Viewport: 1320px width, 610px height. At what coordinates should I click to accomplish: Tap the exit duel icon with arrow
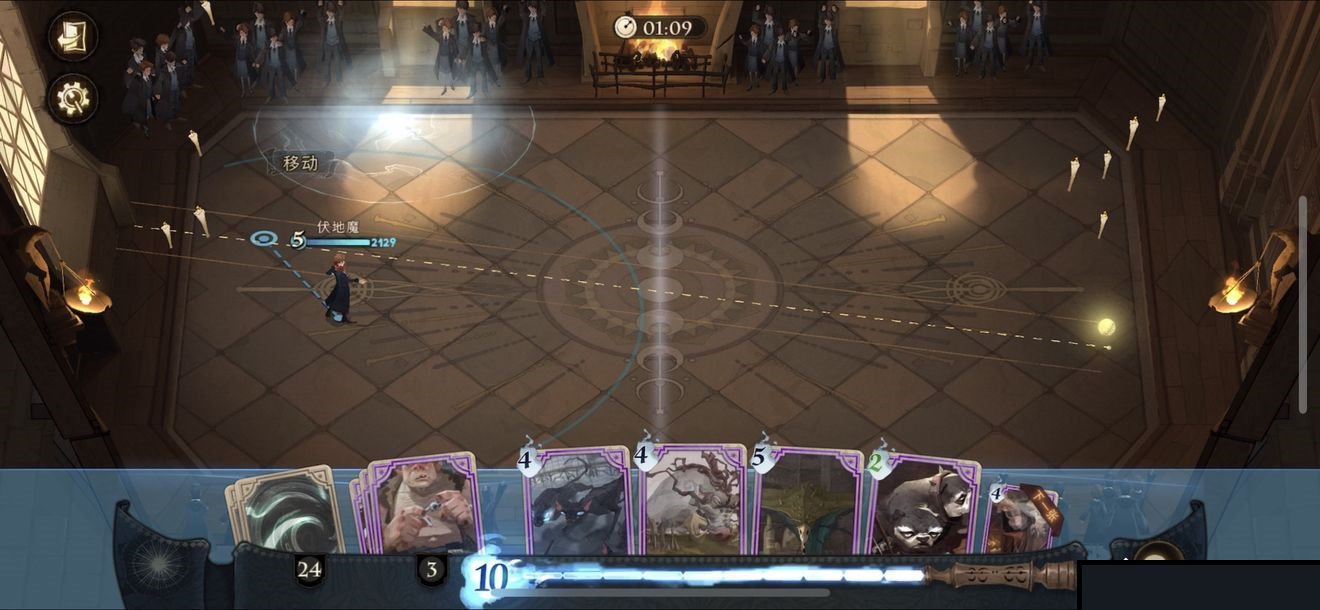[73, 37]
